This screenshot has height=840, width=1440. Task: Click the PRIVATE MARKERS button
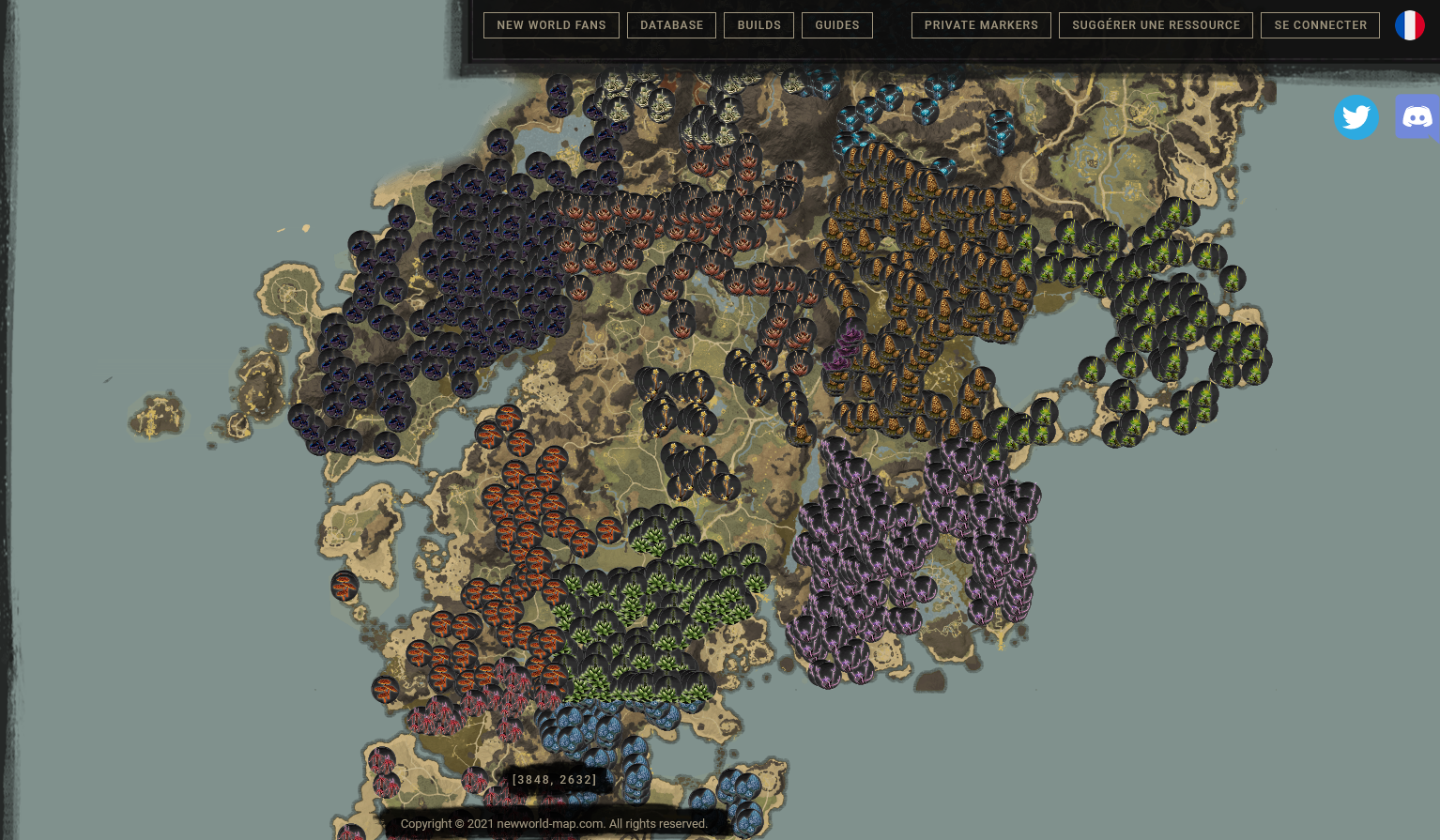tap(980, 25)
